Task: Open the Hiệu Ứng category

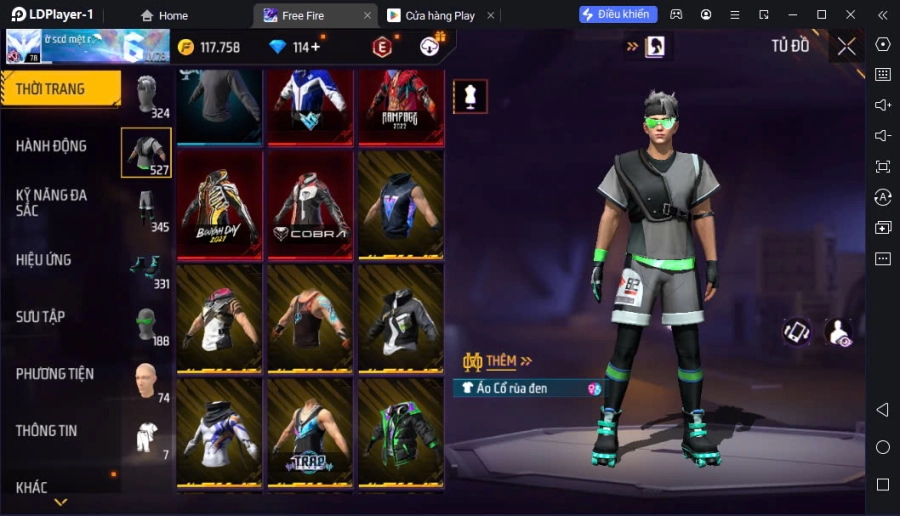Action: (x=44, y=260)
